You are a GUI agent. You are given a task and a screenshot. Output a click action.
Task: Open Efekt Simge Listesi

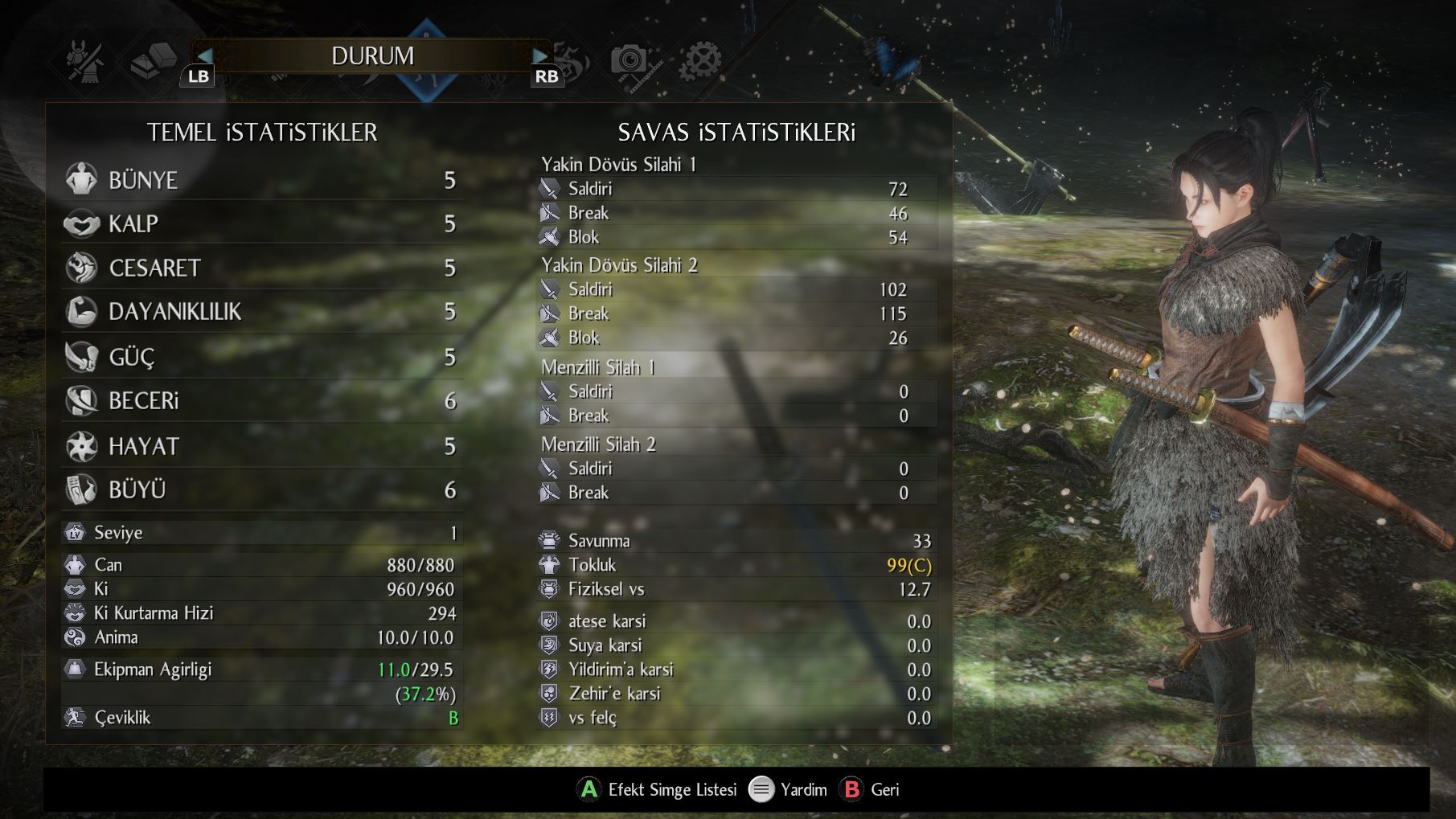tap(658, 789)
